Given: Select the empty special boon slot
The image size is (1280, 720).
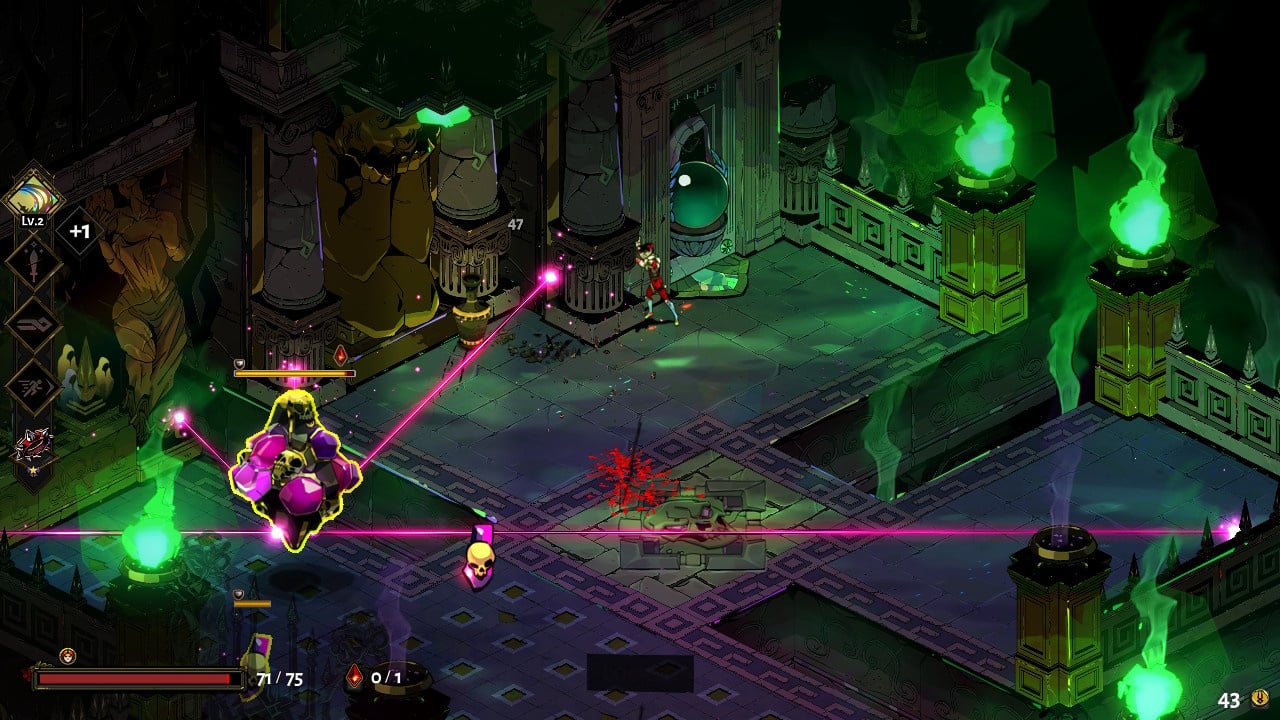Looking at the screenshot, I should click(x=32, y=325).
